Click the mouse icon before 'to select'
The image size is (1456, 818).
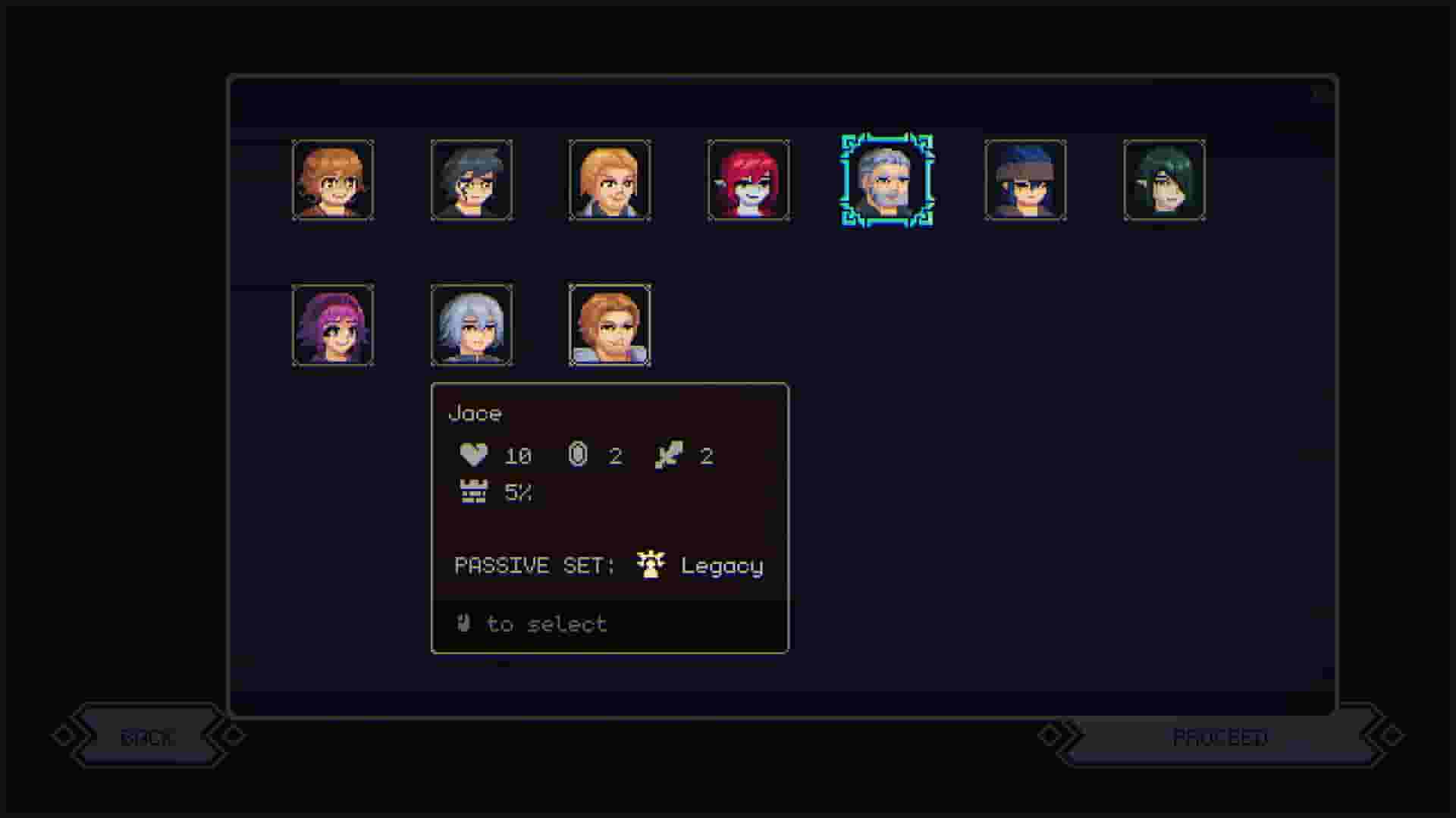(462, 623)
